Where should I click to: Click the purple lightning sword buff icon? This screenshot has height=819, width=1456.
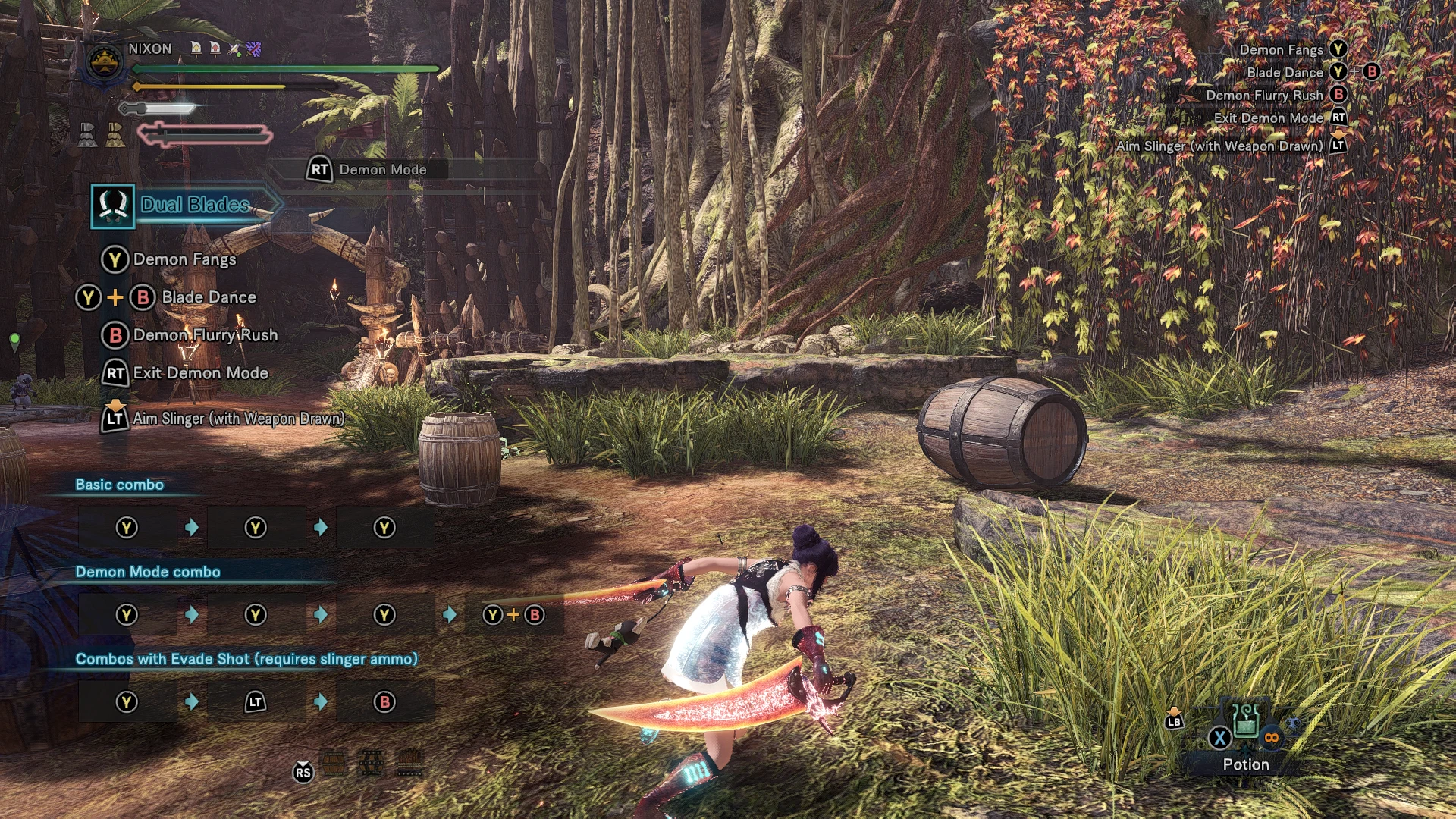point(253,49)
